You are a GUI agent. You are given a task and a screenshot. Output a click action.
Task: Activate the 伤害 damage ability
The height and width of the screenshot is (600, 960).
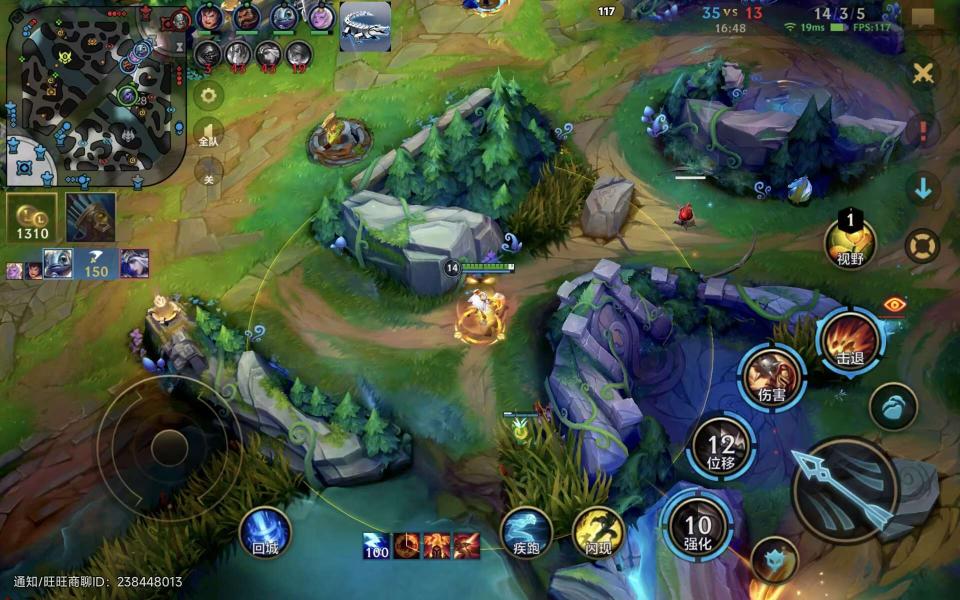[x=772, y=377]
